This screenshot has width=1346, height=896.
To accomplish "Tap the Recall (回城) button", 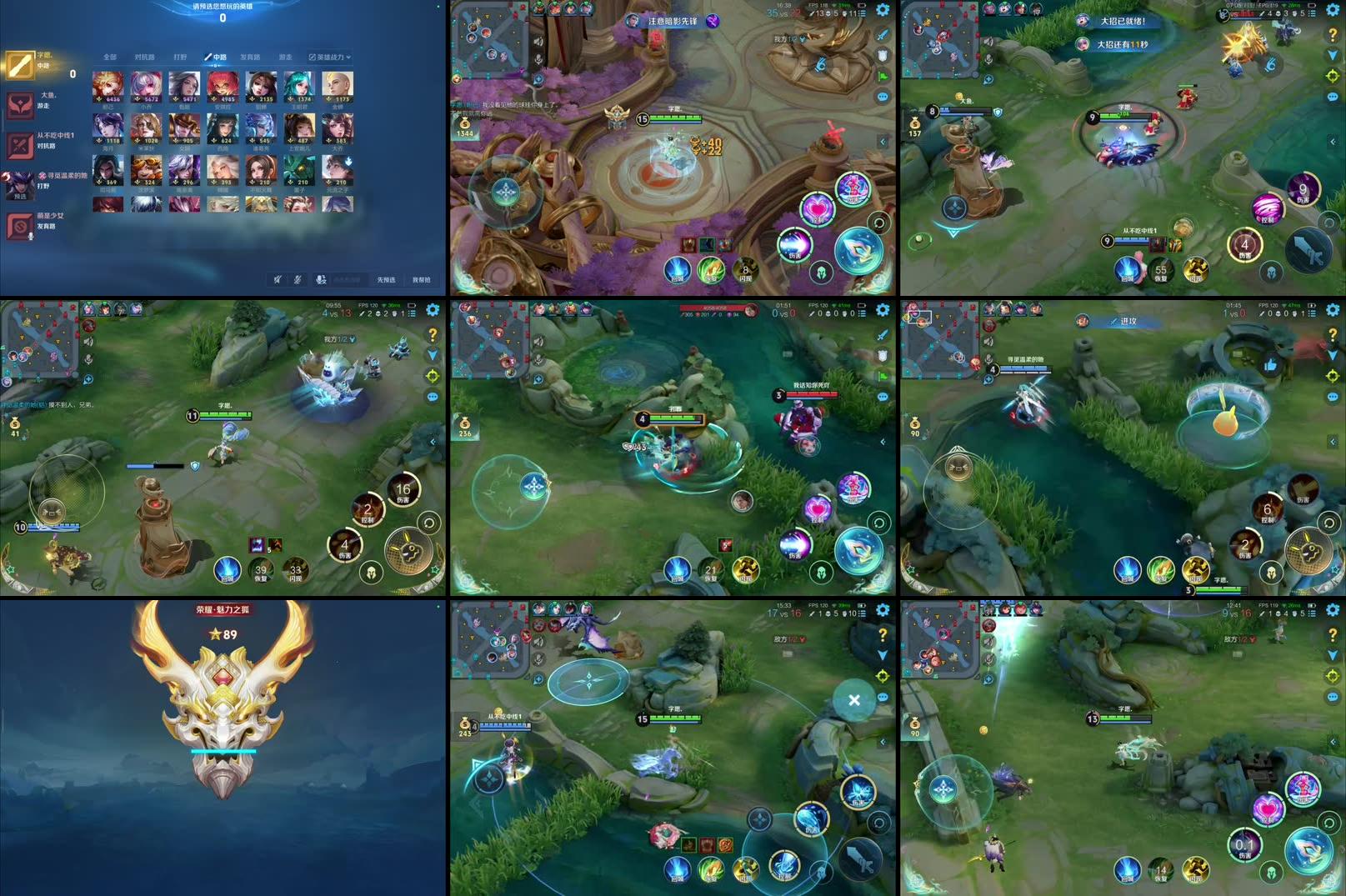I will pos(678,271).
